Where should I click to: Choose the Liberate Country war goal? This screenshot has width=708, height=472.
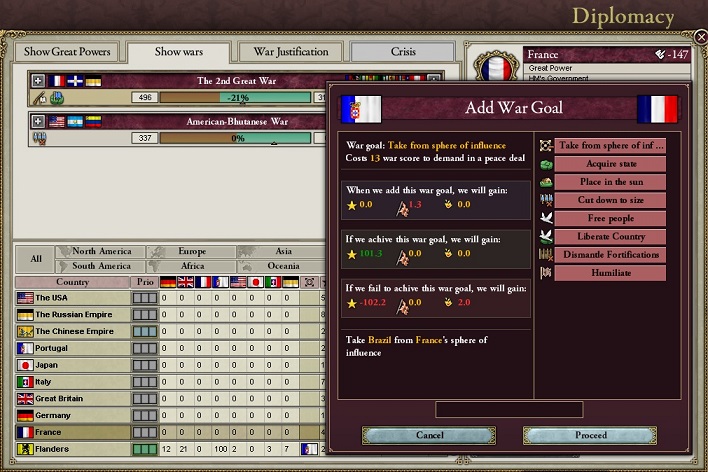(x=609, y=236)
